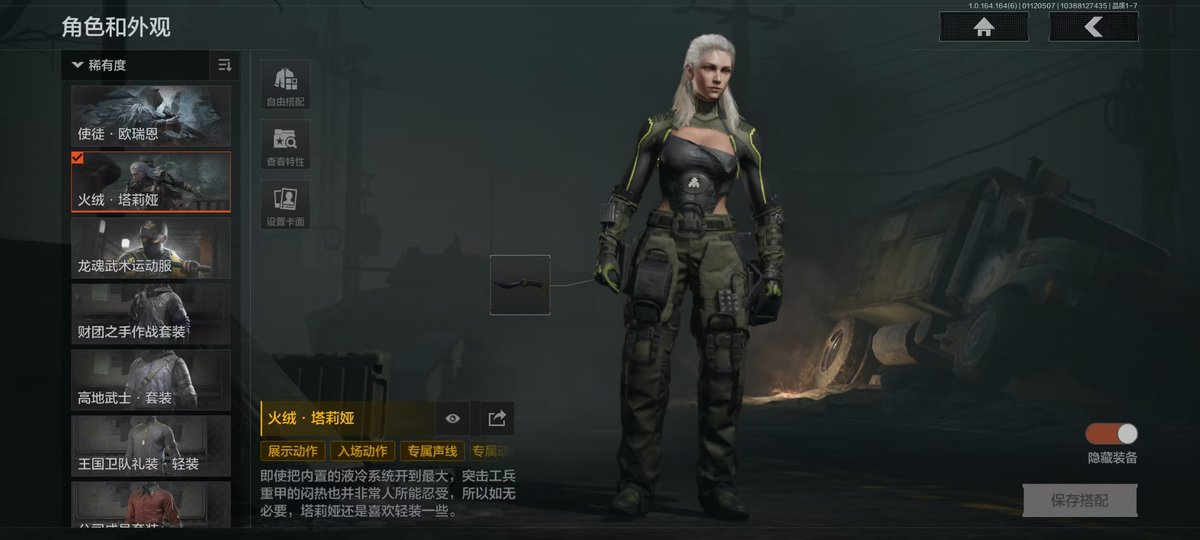Click the share arrow icon
This screenshot has height=540, width=1200.
coord(497,419)
